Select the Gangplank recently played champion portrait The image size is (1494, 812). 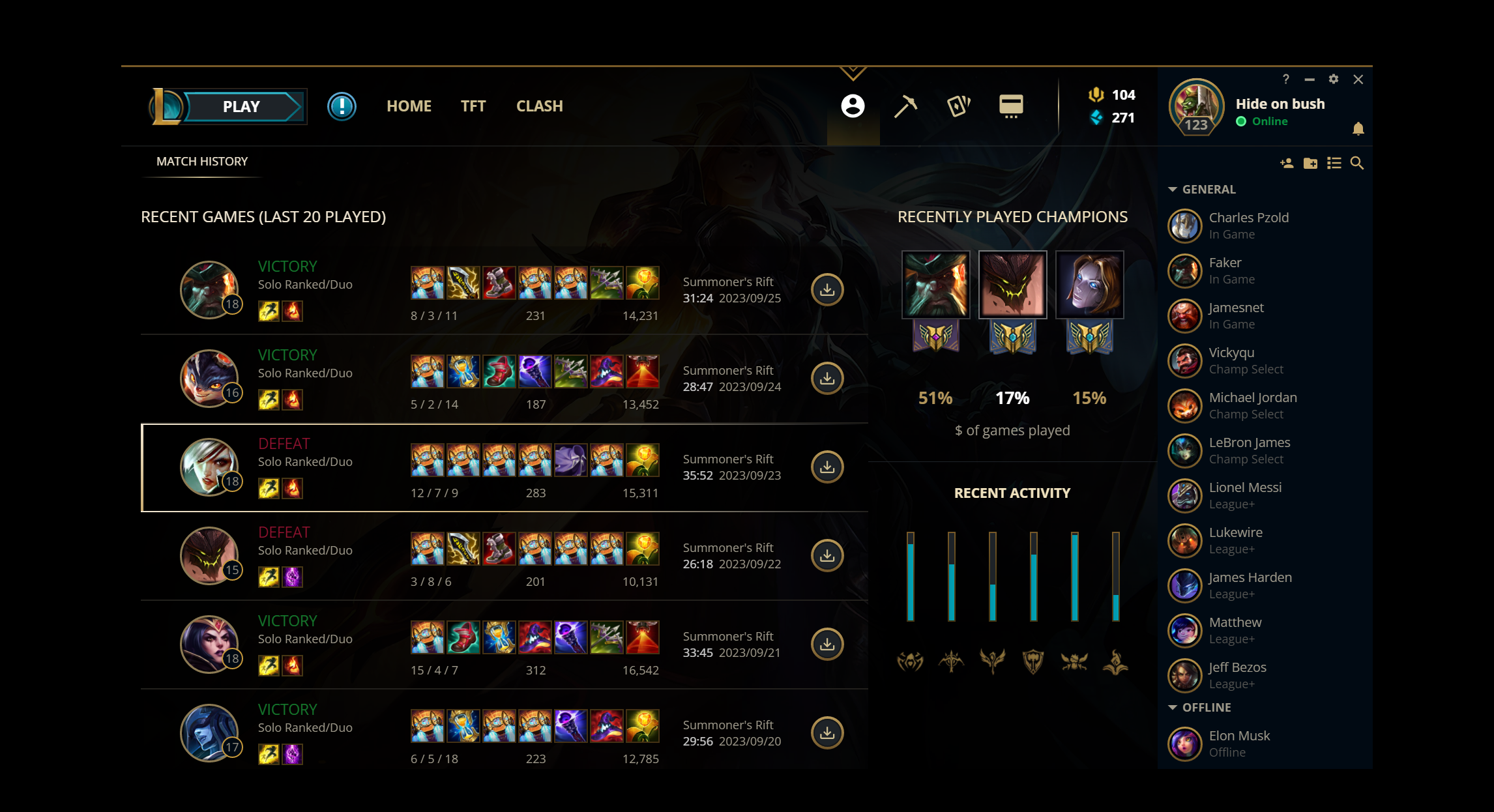tap(937, 284)
